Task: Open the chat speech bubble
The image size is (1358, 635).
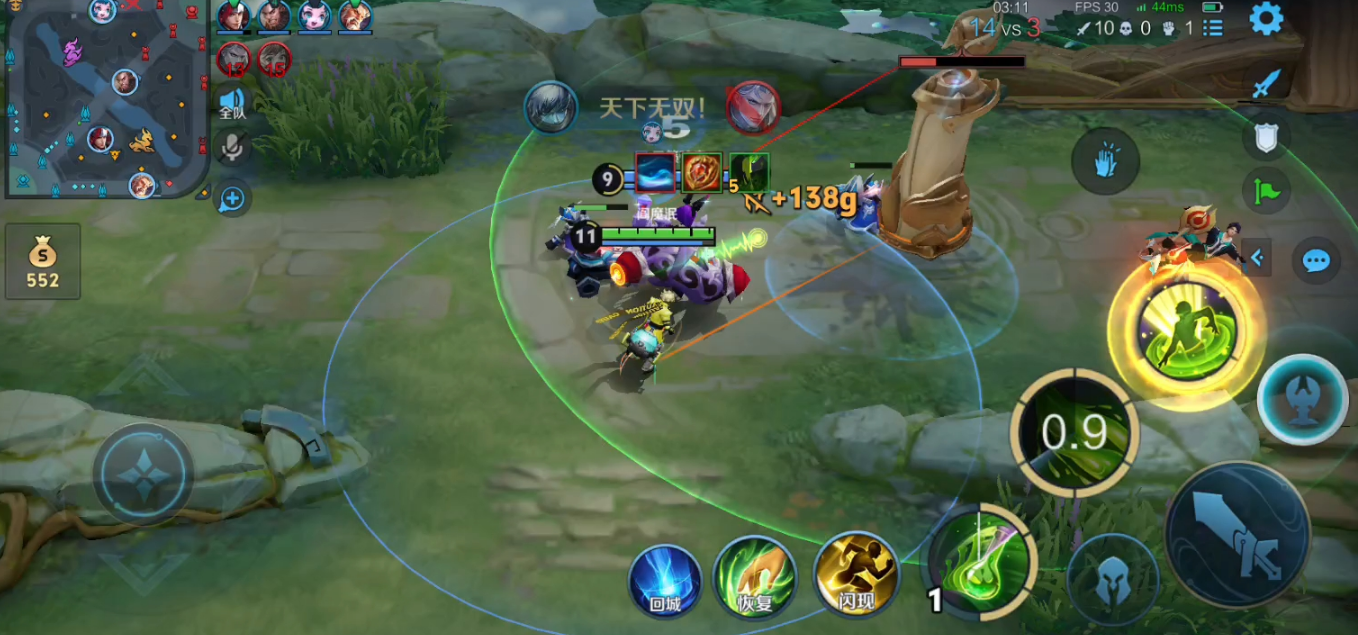Action: 1316,261
